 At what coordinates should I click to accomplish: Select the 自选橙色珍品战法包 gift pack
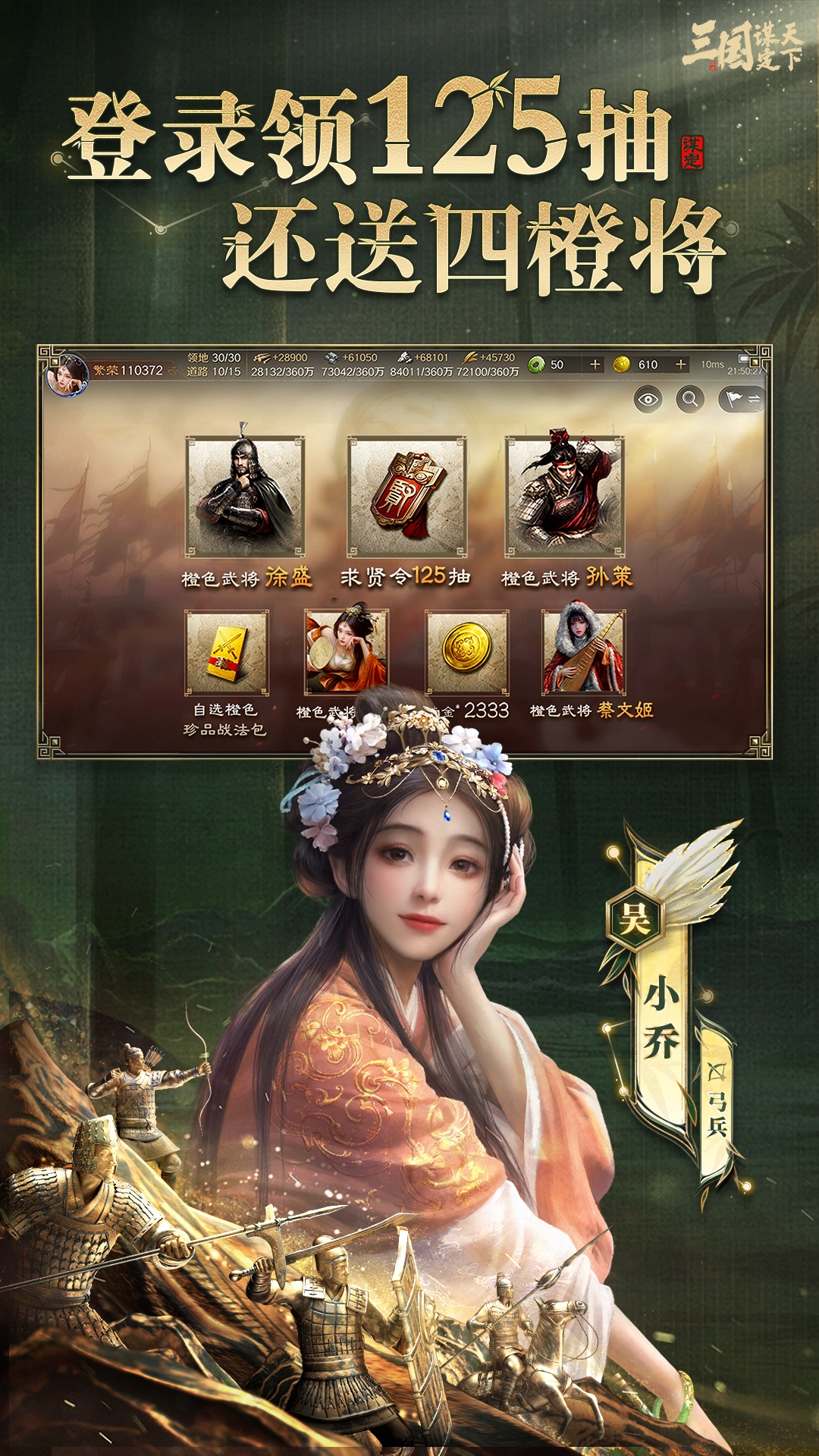(227, 653)
